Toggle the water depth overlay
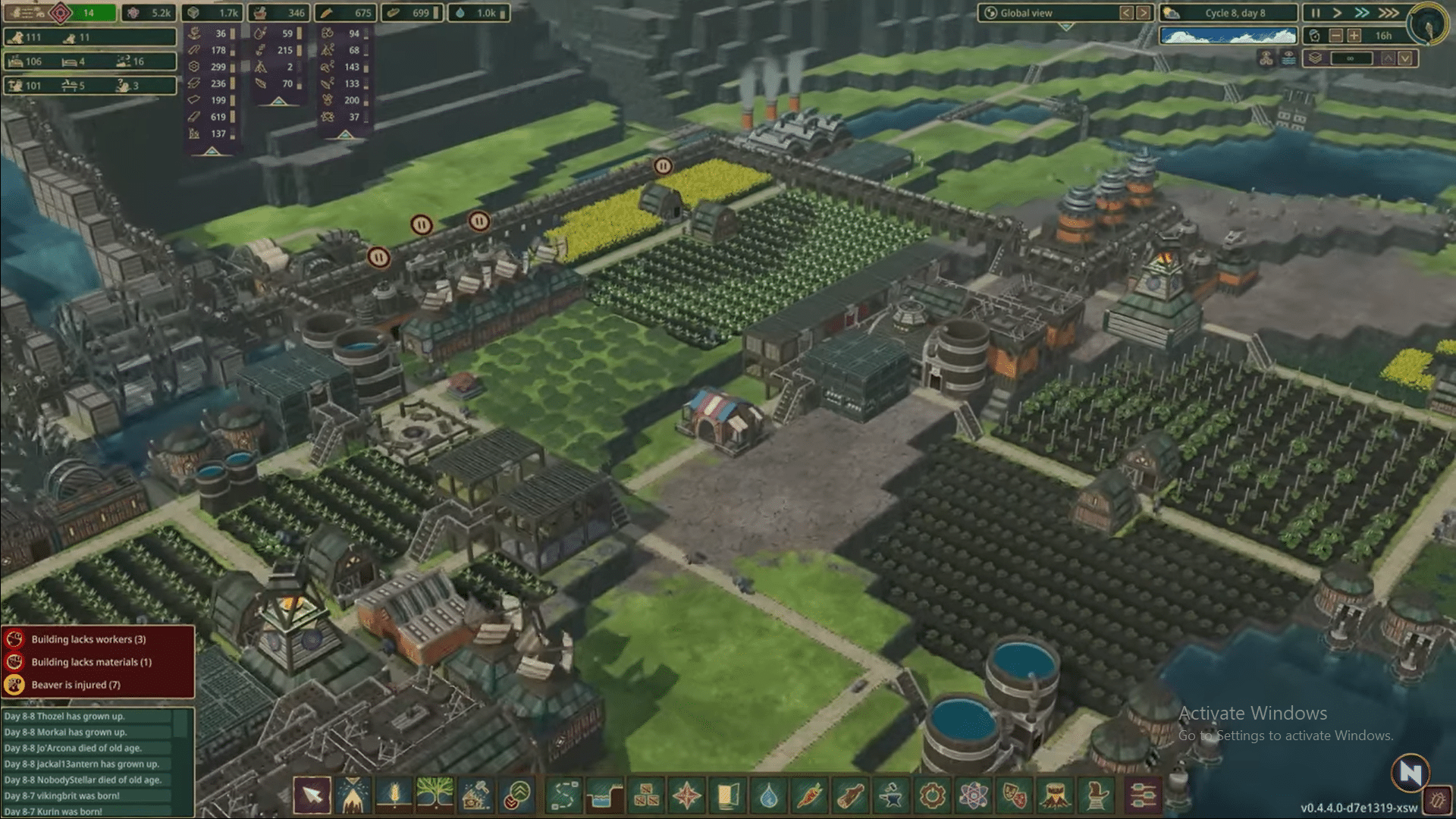This screenshot has width=1456, height=819. (1288, 57)
